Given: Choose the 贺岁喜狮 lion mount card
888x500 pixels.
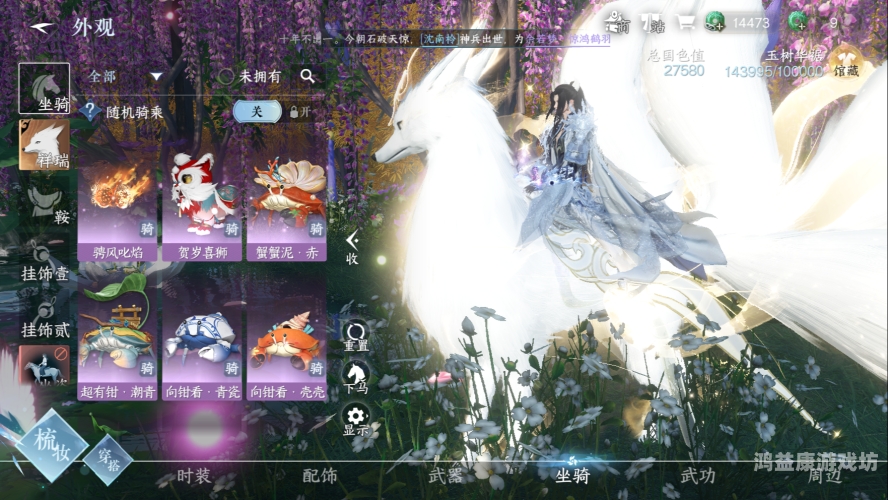Looking at the screenshot, I should (x=202, y=205).
